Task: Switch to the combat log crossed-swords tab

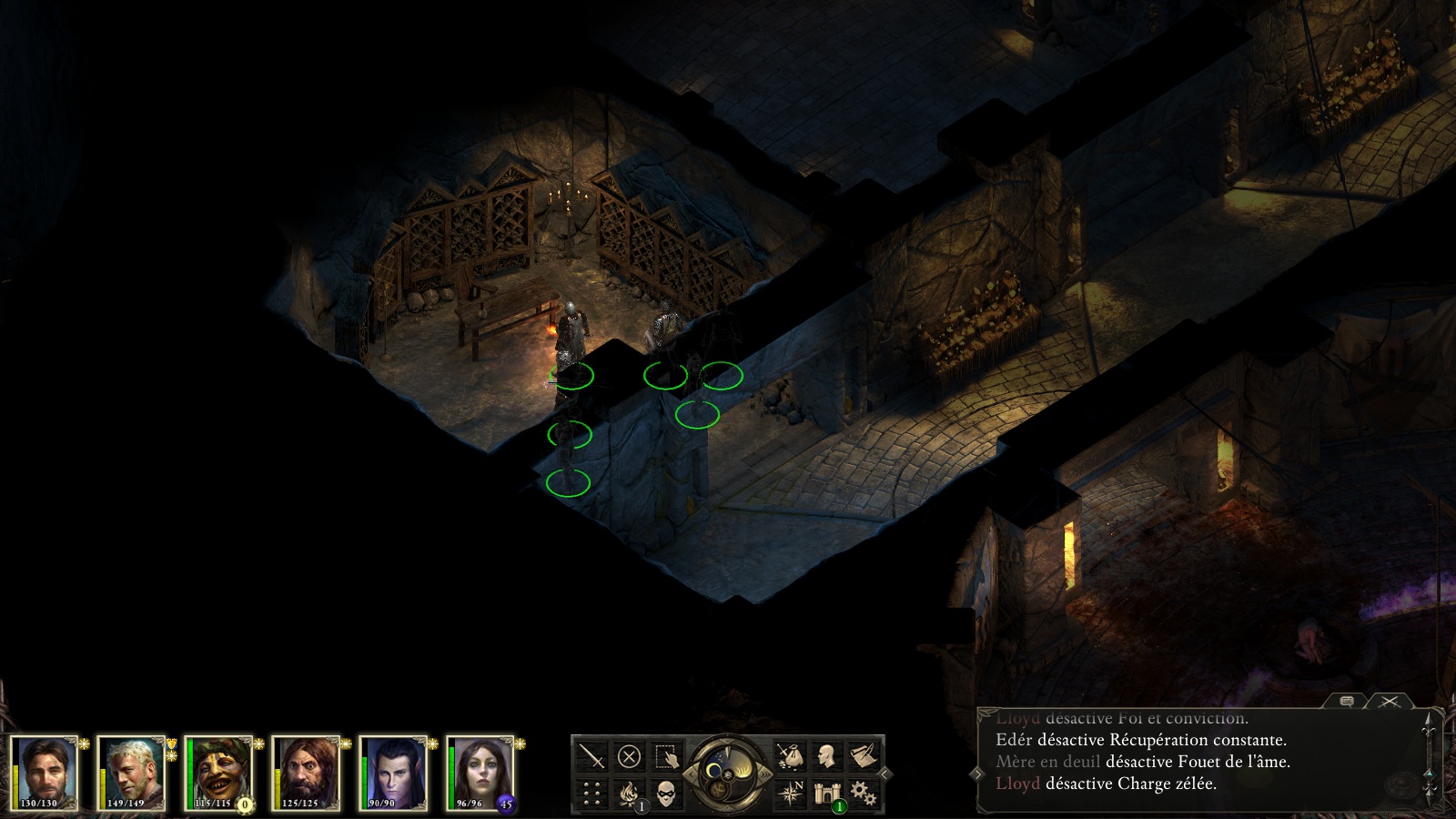Action: 1389,701
